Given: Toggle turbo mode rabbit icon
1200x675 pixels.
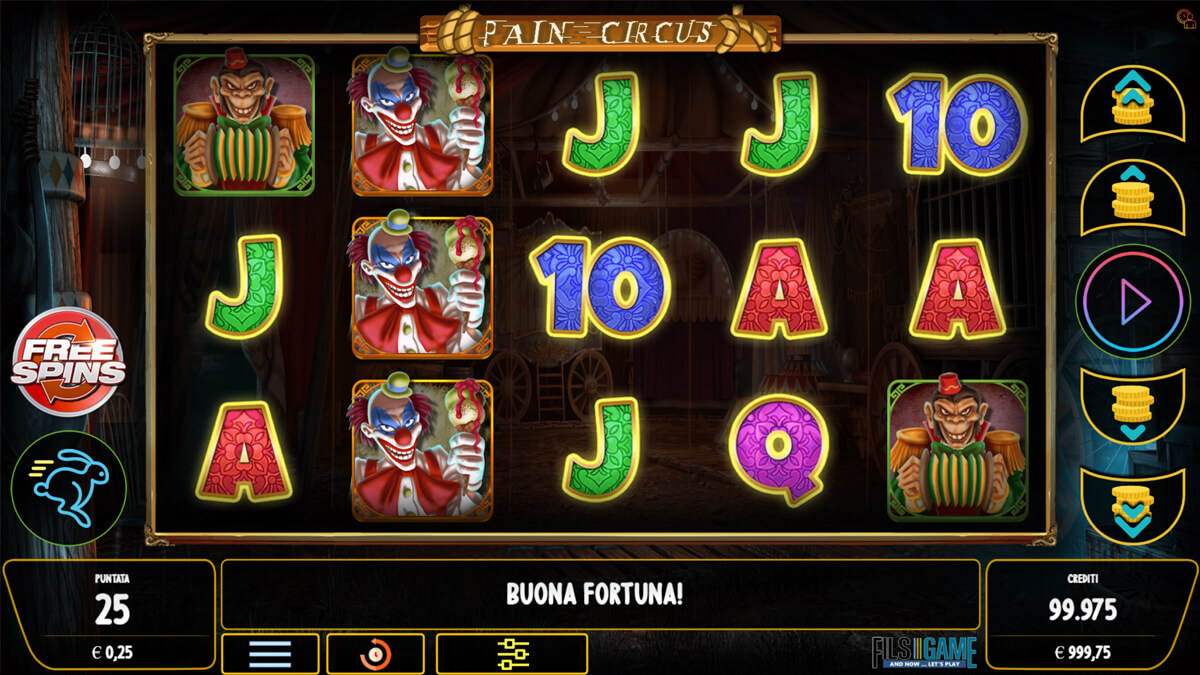Looking at the screenshot, I should [68, 487].
